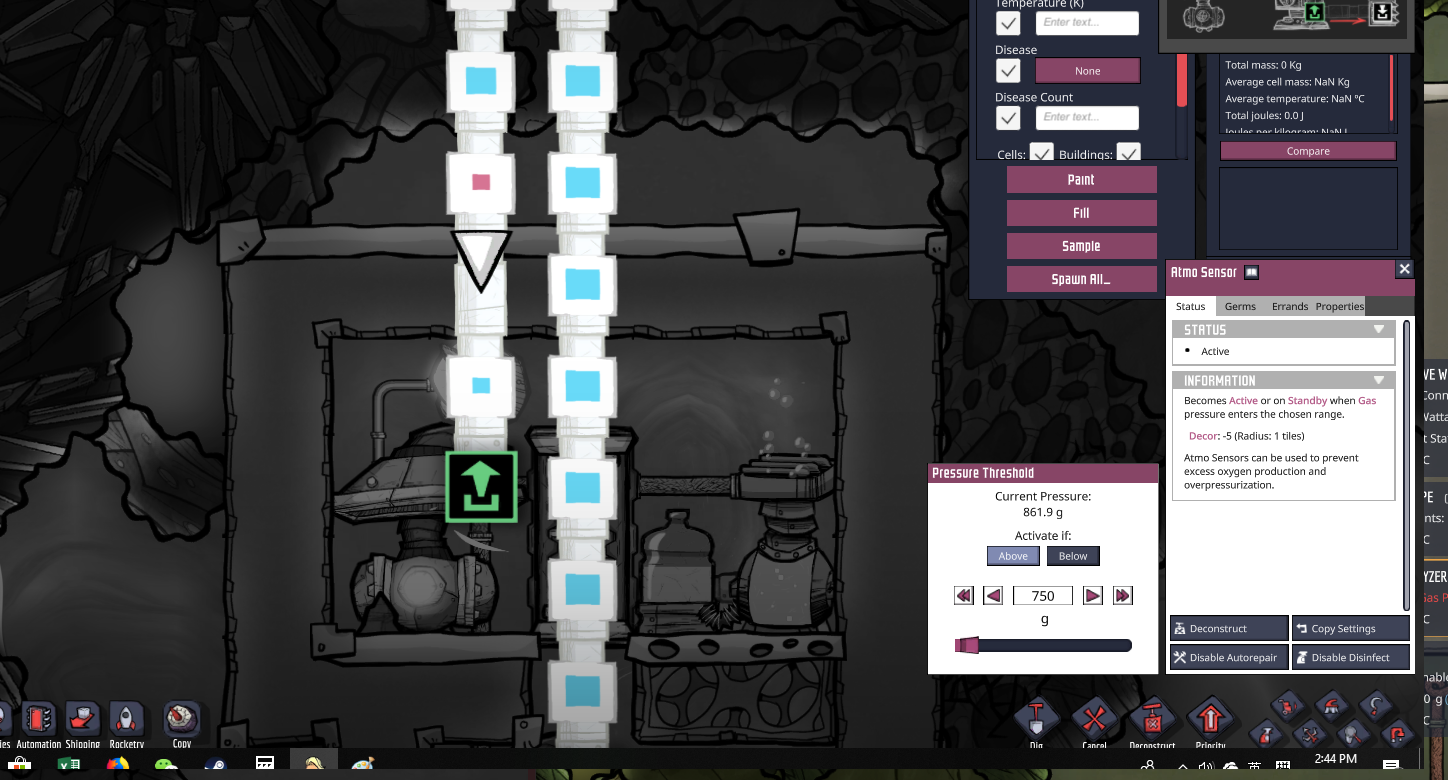Toggle the Buildings filter checkbox
Screen dimensions: 1448x780
click(x=1128, y=153)
